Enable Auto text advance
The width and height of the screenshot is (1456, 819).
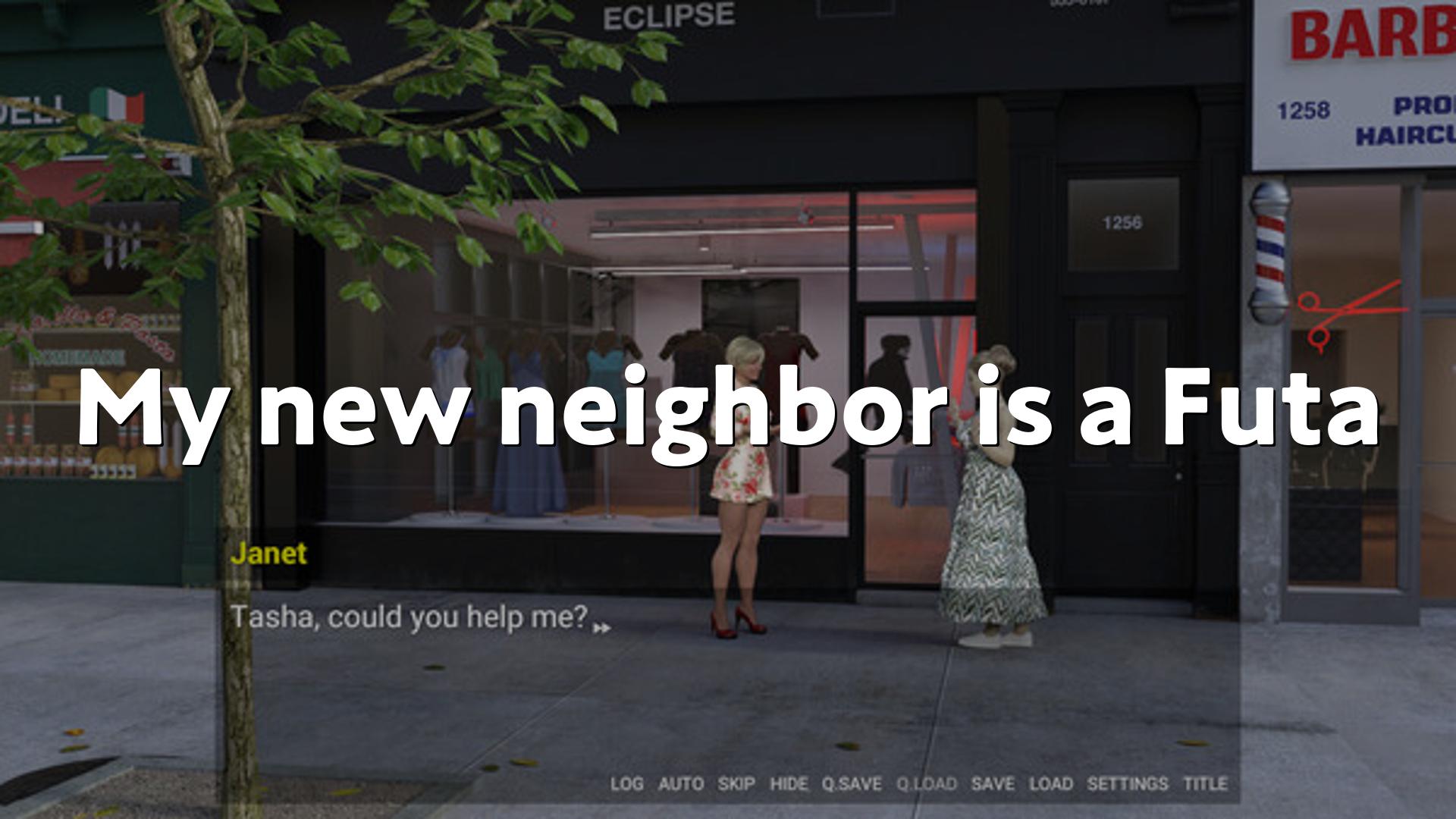[x=680, y=784]
